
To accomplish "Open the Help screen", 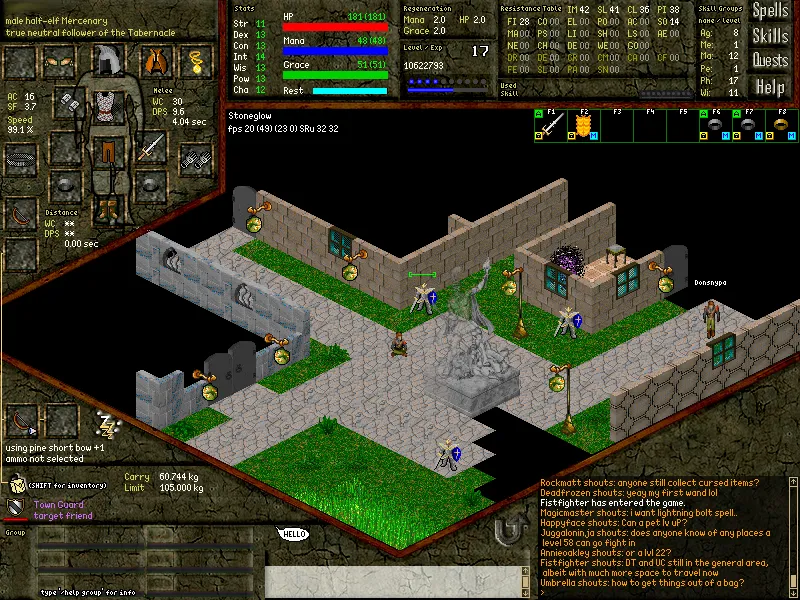I will [770, 87].
